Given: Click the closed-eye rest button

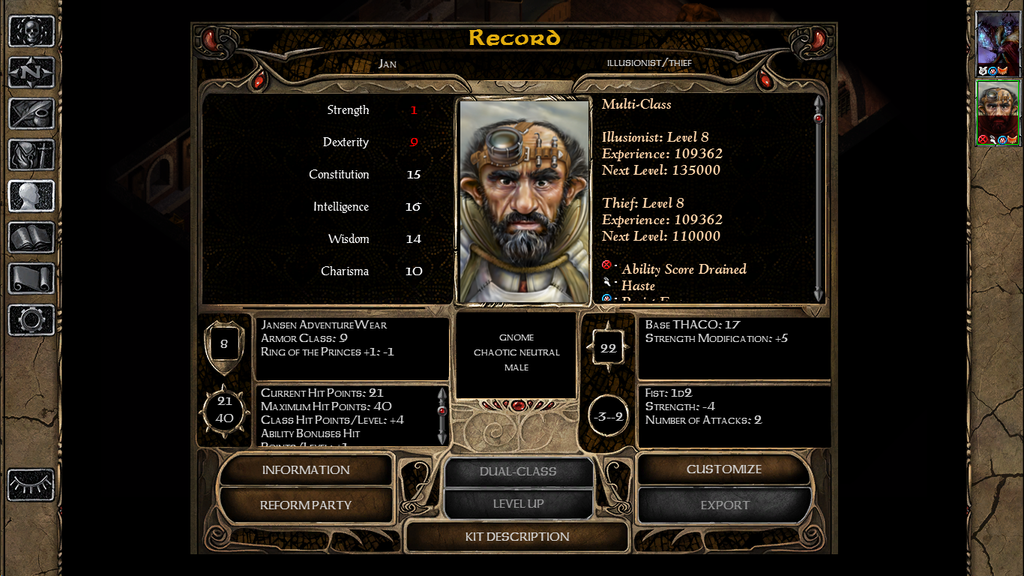Looking at the screenshot, I should (x=31, y=484).
